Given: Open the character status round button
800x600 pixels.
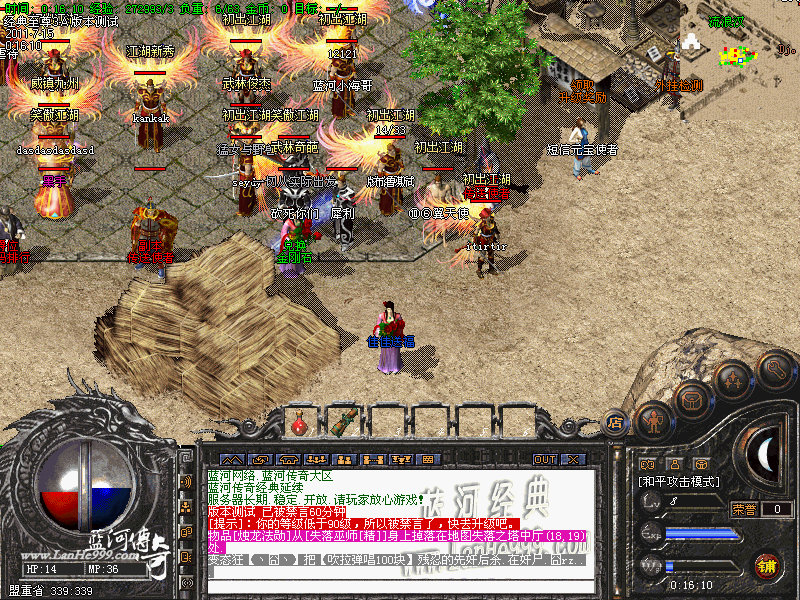Looking at the screenshot, I should pos(653,420).
